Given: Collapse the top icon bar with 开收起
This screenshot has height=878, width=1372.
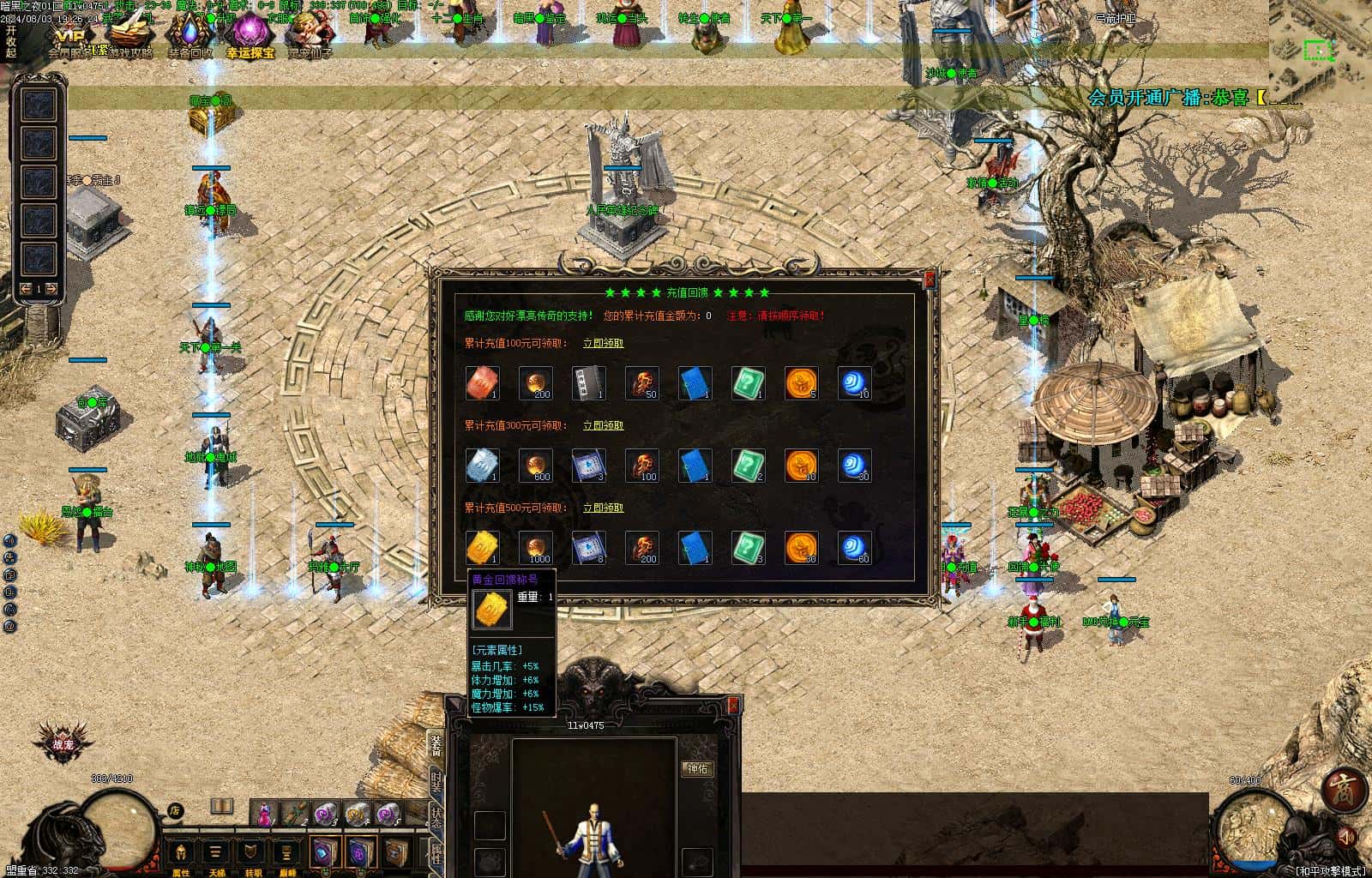Looking at the screenshot, I should (x=10, y=40).
